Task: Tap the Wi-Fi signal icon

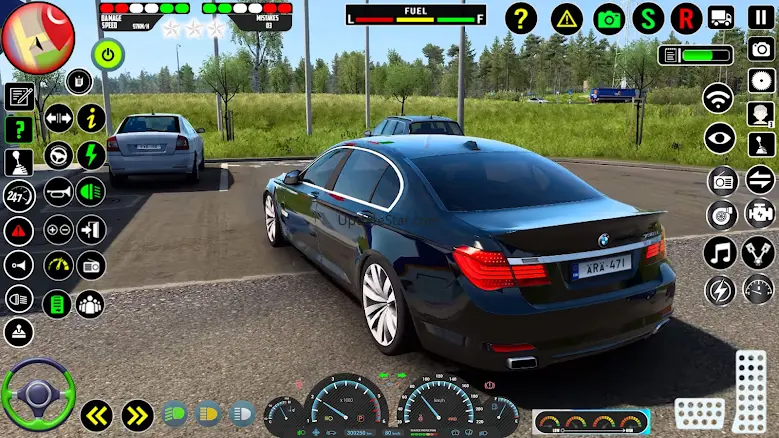Action: [718, 97]
